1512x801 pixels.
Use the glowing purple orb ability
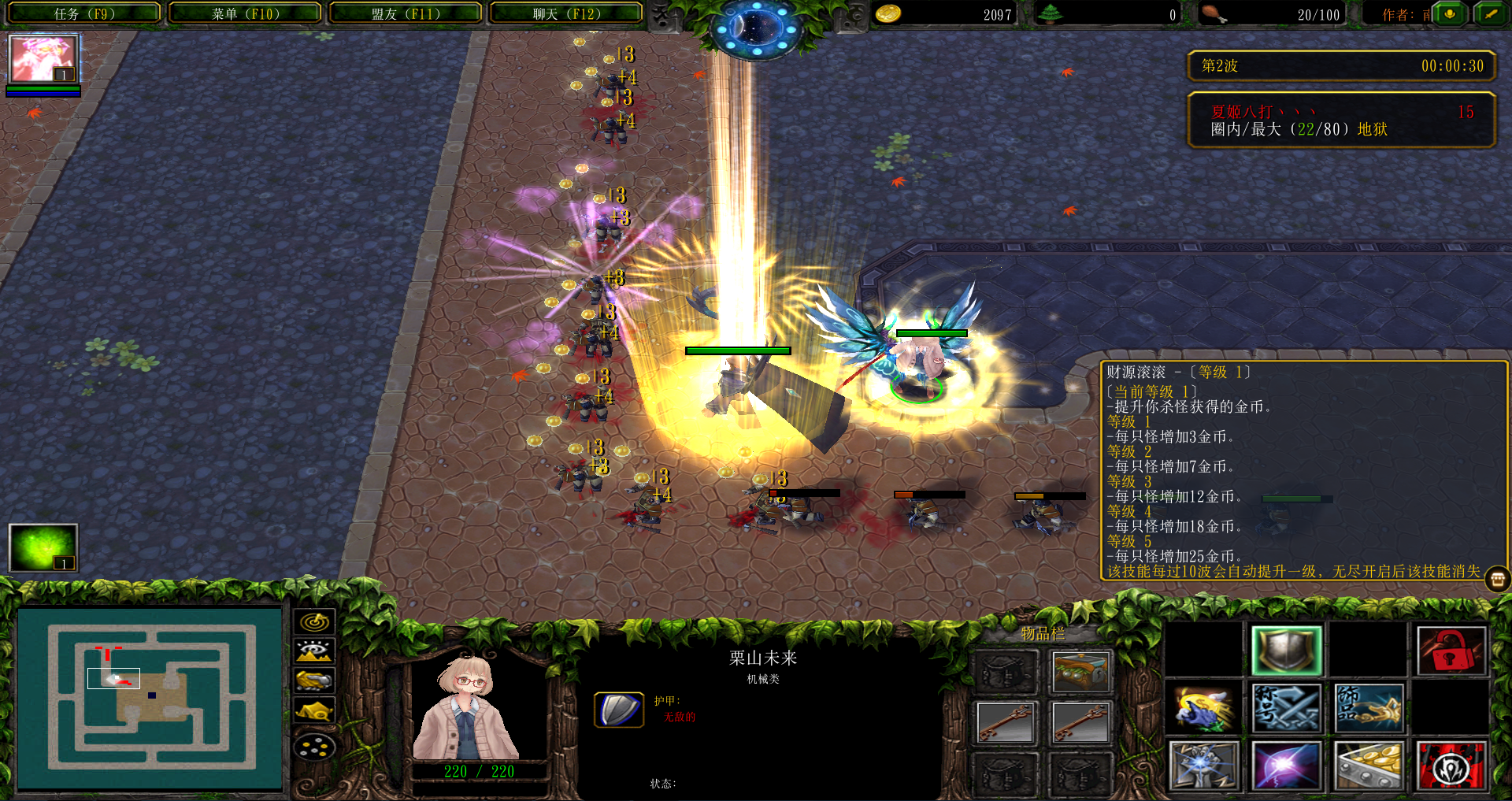point(1286,765)
